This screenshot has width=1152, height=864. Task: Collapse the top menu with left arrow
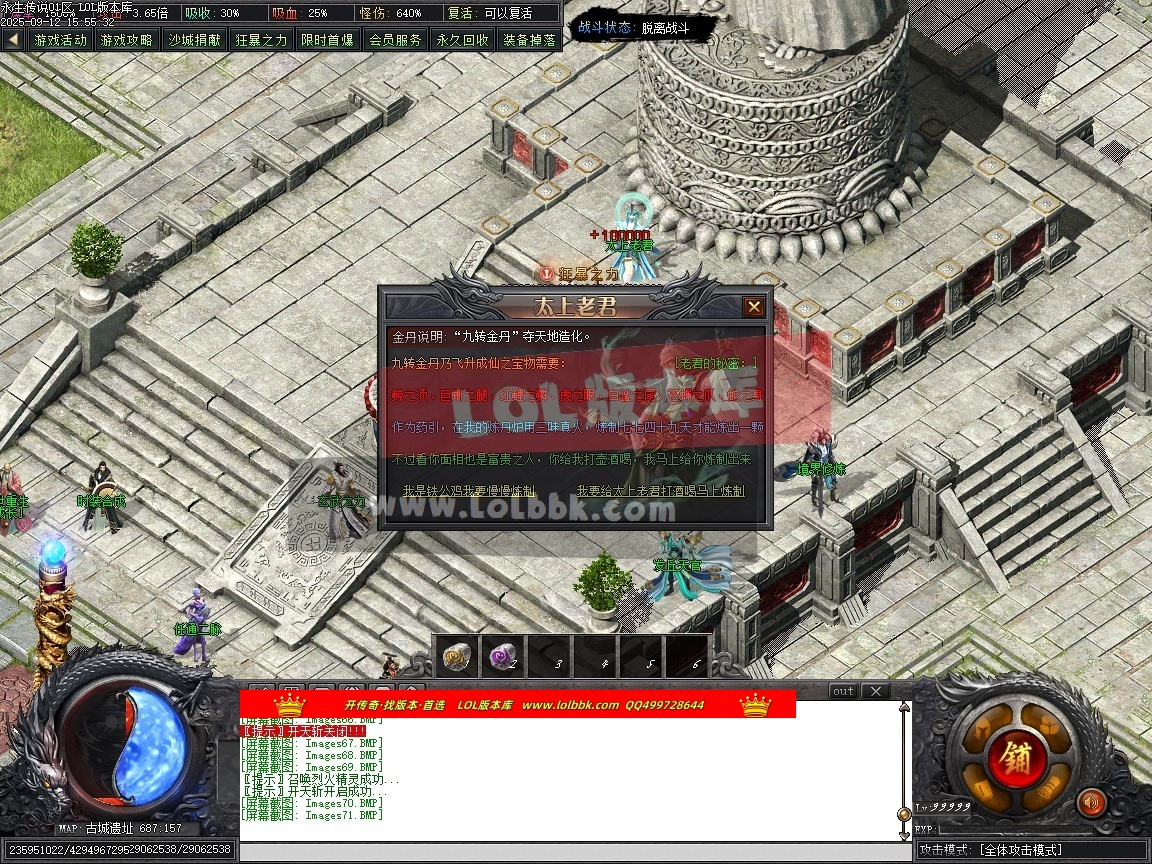[x=13, y=40]
